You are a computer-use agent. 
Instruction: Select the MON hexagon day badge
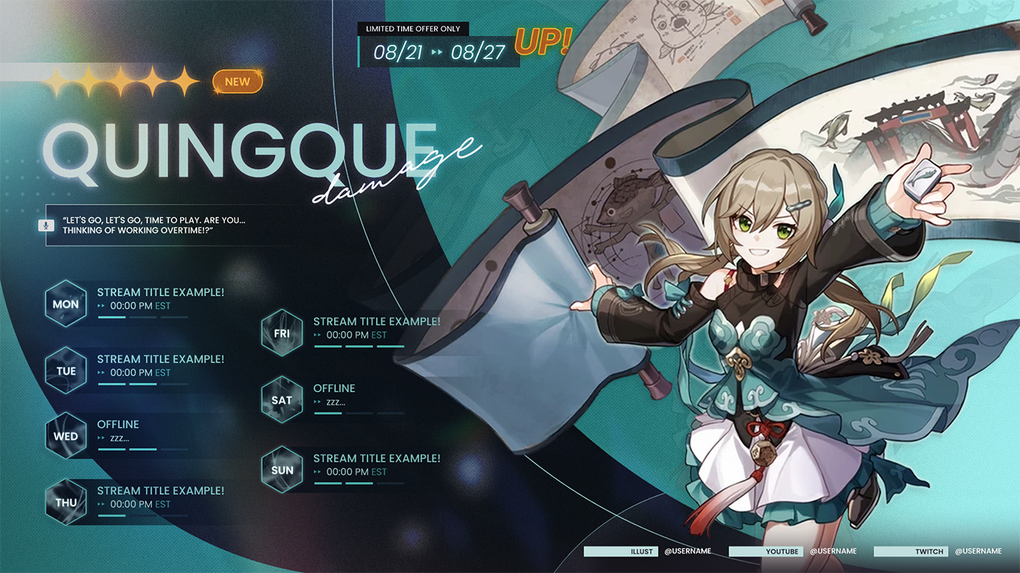coord(66,304)
